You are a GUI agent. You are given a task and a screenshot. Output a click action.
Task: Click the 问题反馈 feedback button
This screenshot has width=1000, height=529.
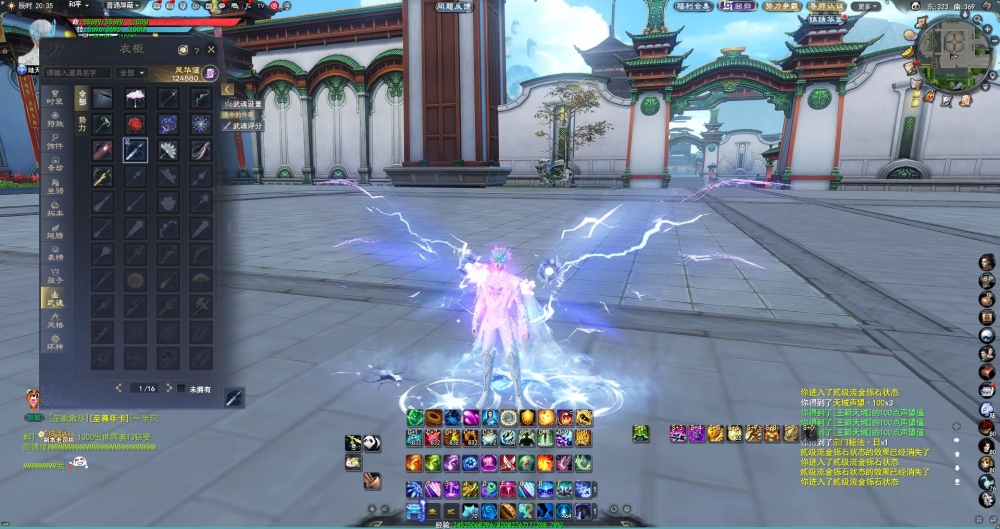[454, 6]
